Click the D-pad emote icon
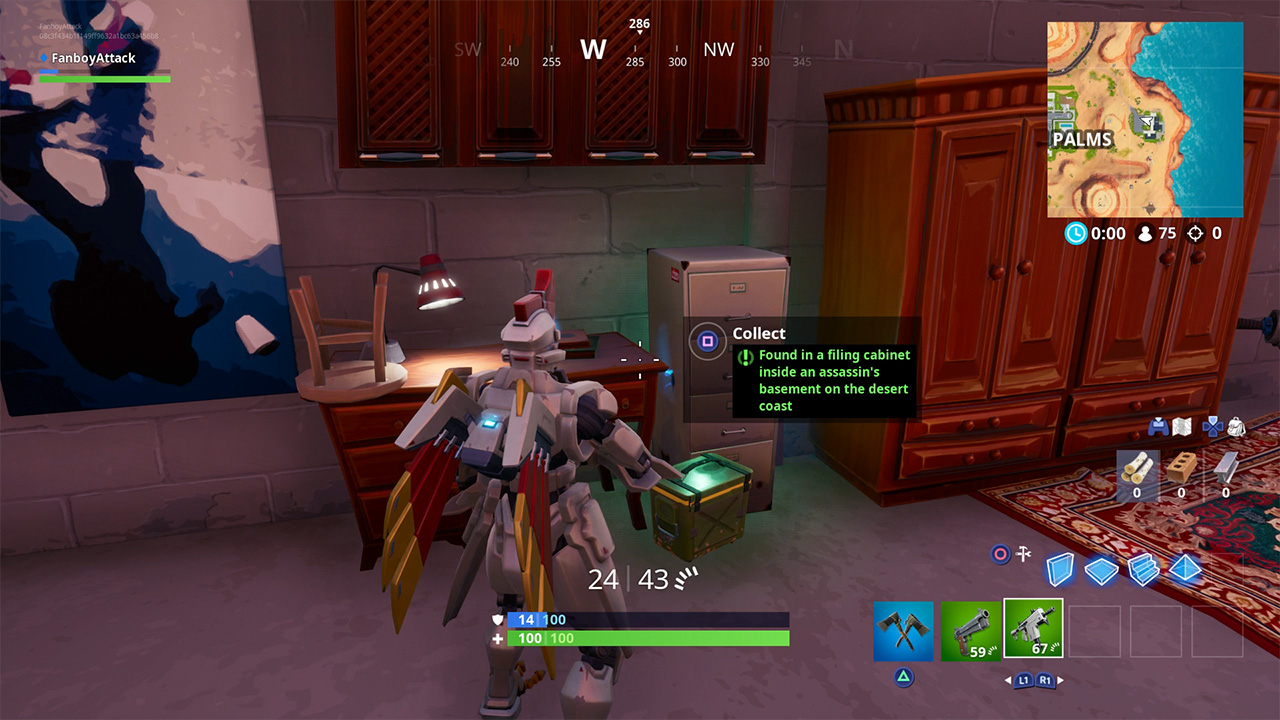This screenshot has width=1280, height=720. coord(1211,427)
